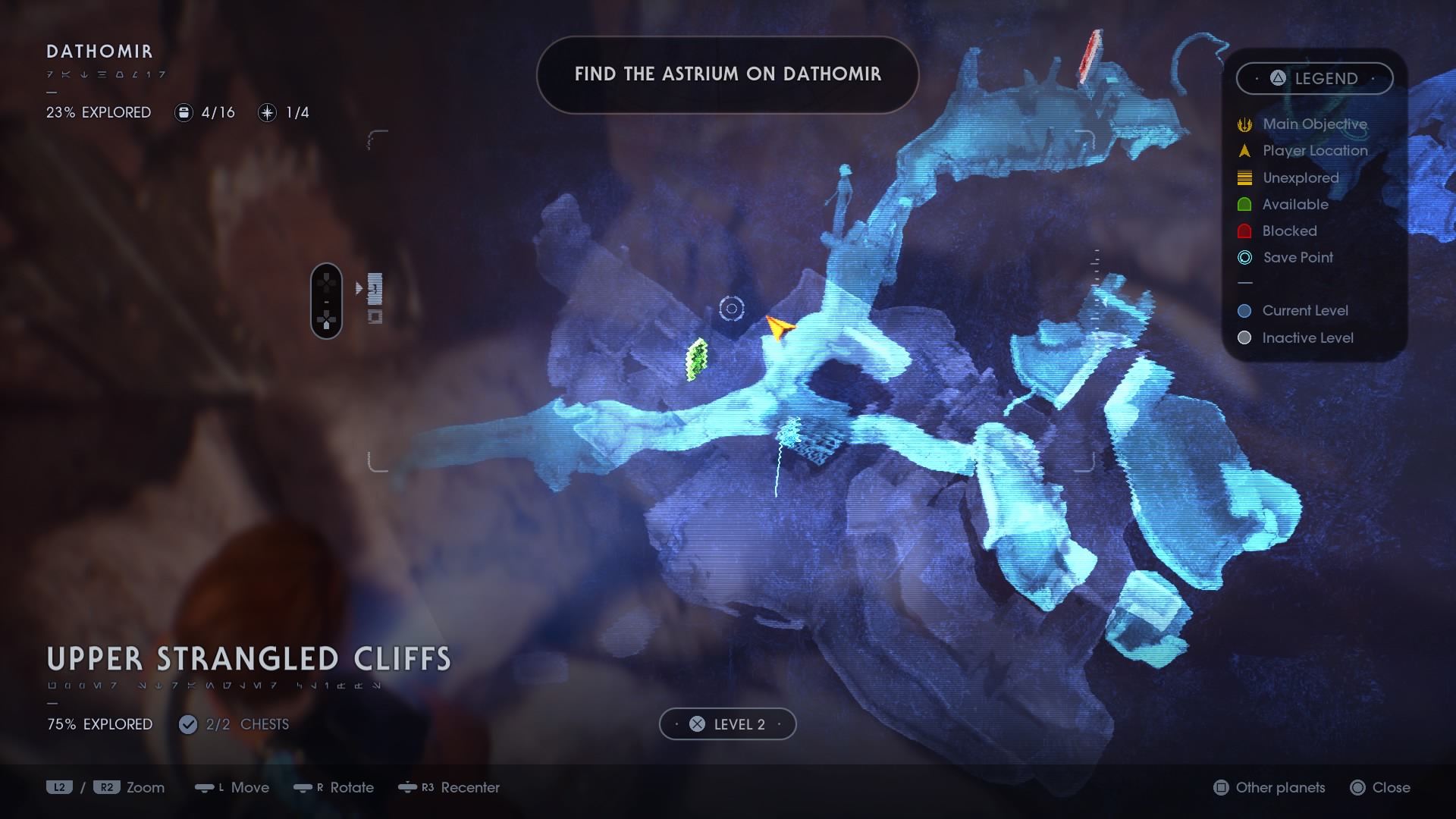Enable Current Level in the legend
The image size is (1456, 819).
(x=1244, y=310)
